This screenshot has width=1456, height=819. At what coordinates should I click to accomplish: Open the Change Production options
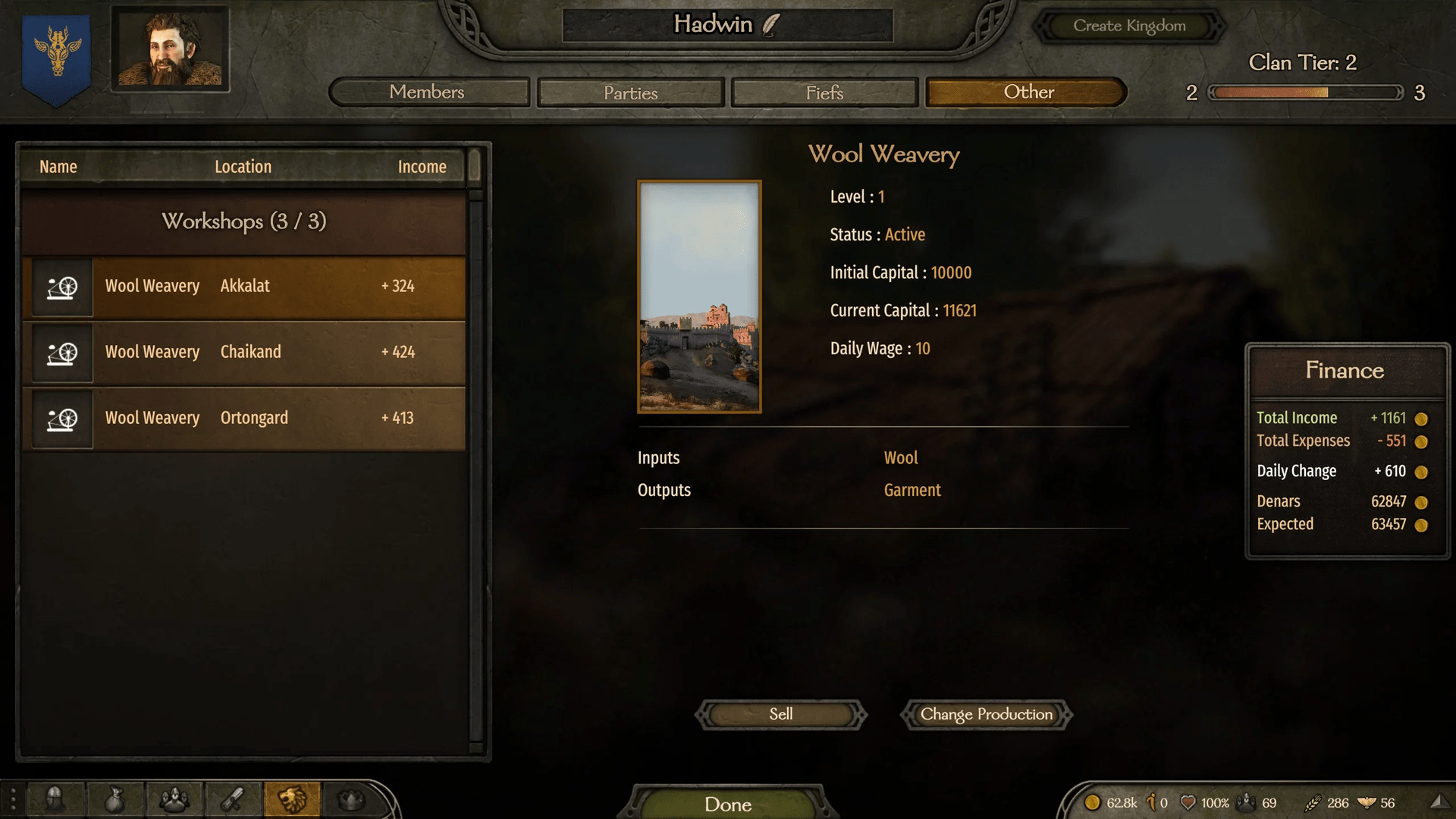tap(985, 714)
